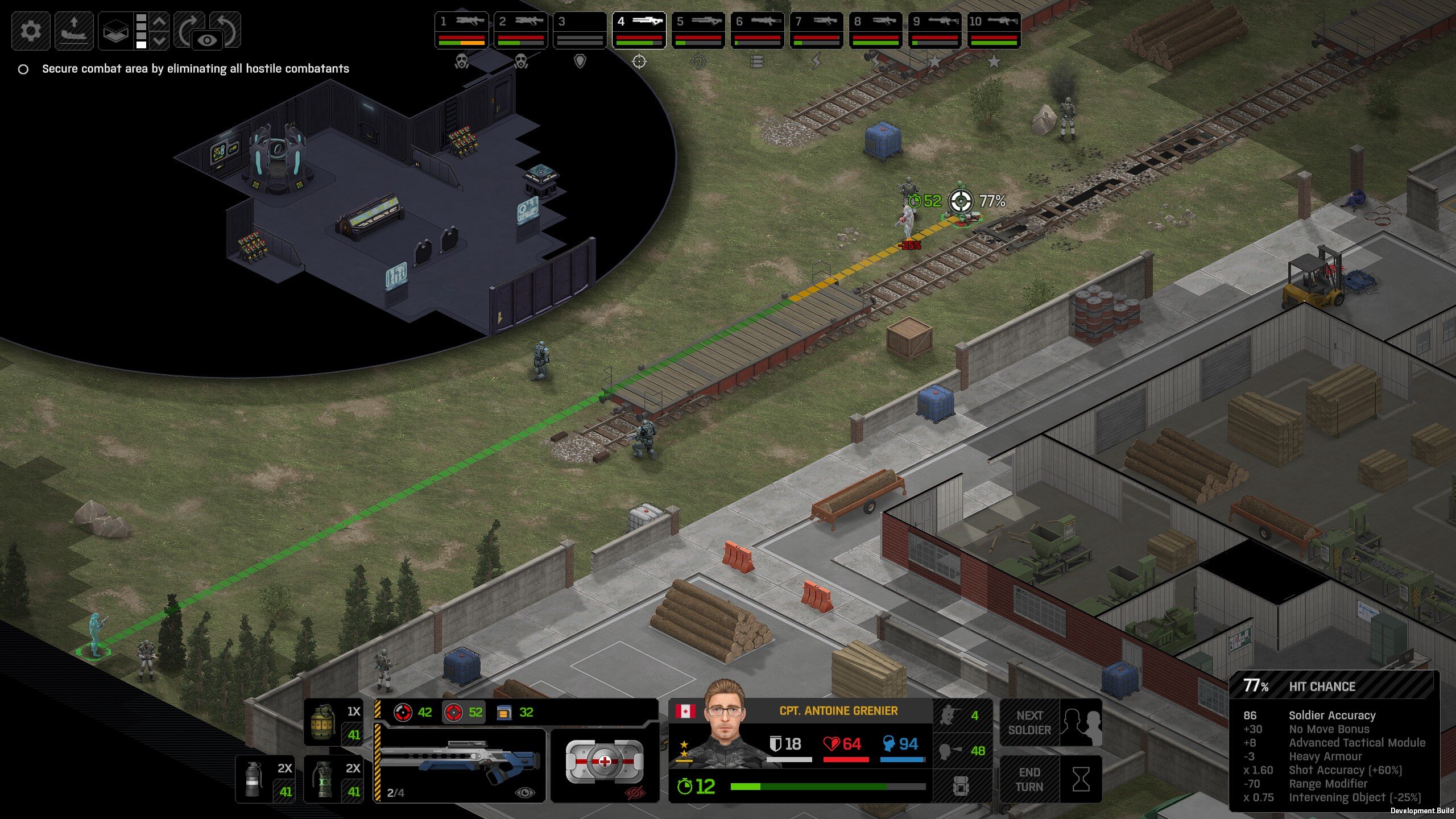Lower the camera view level with down chevron
Screen dimensions: 1456x819
click(x=160, y=40)
